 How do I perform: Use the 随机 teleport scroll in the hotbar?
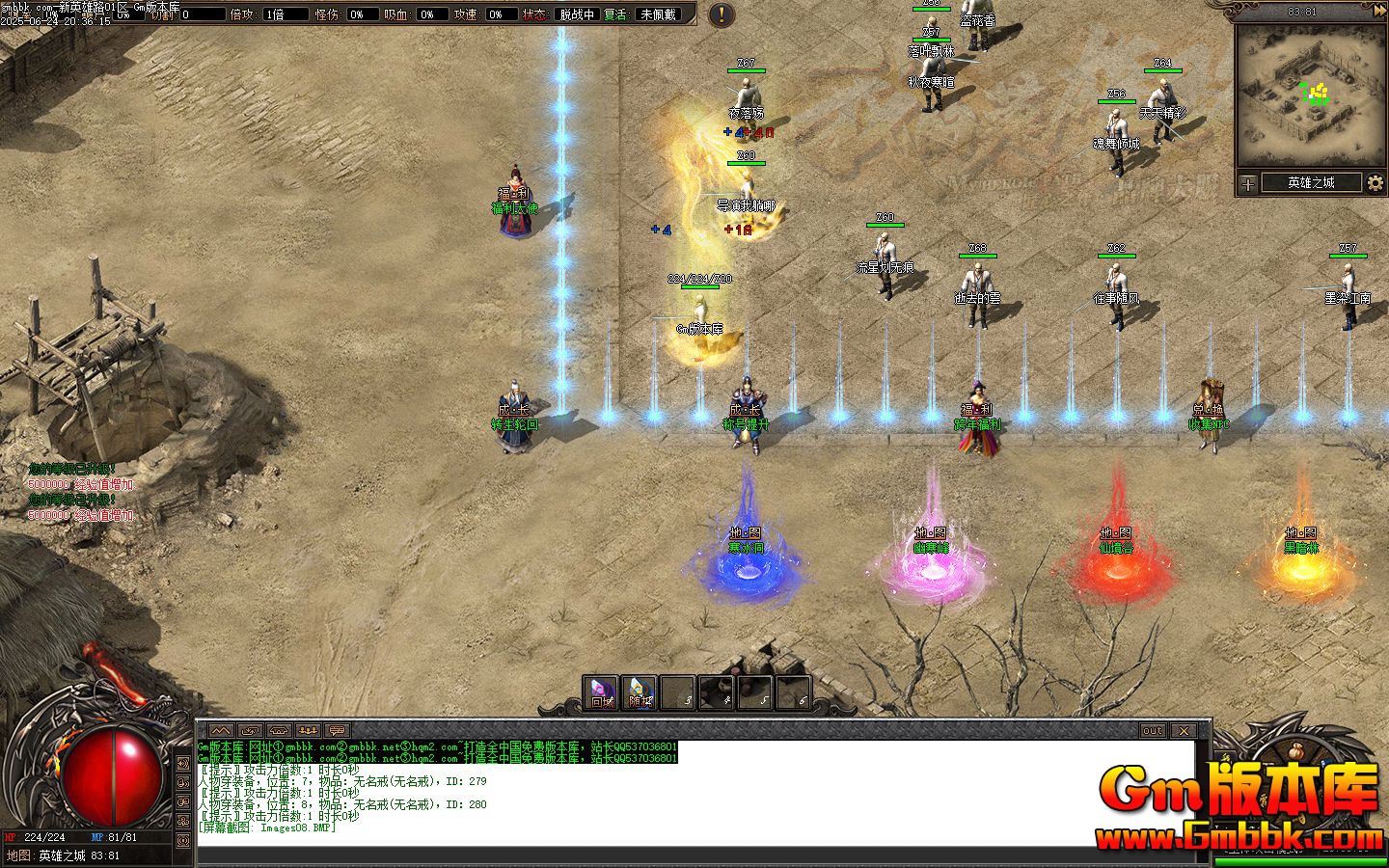point(640,692)
